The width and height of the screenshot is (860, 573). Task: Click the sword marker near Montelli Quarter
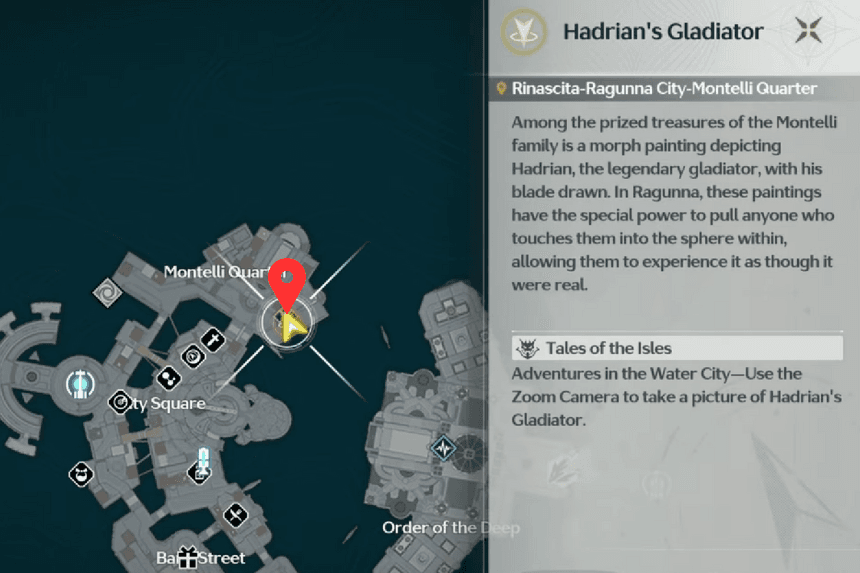click(212, 340)
